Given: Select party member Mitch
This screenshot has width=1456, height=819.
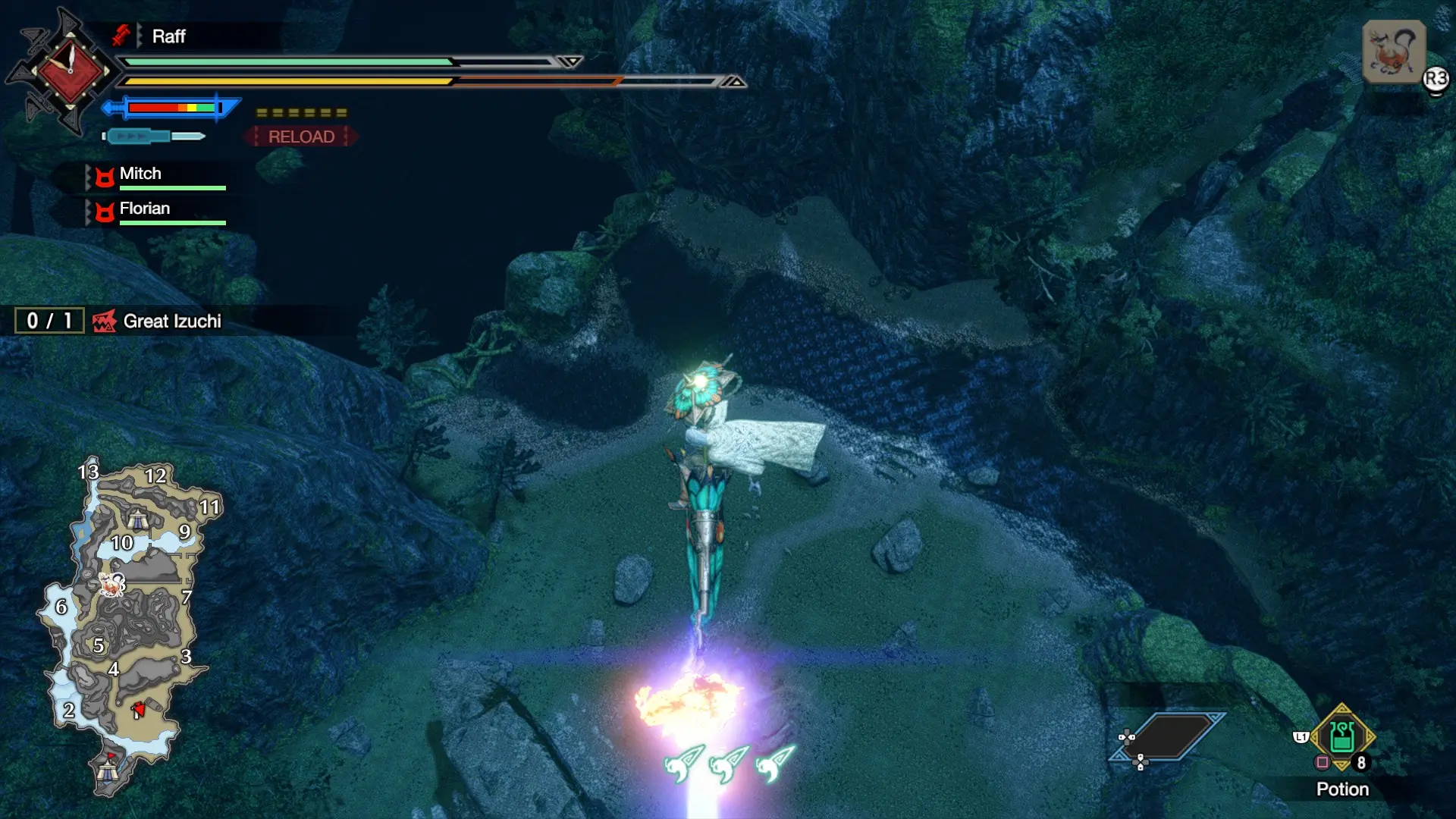Looking at the screenshot, I should (140, 174).
